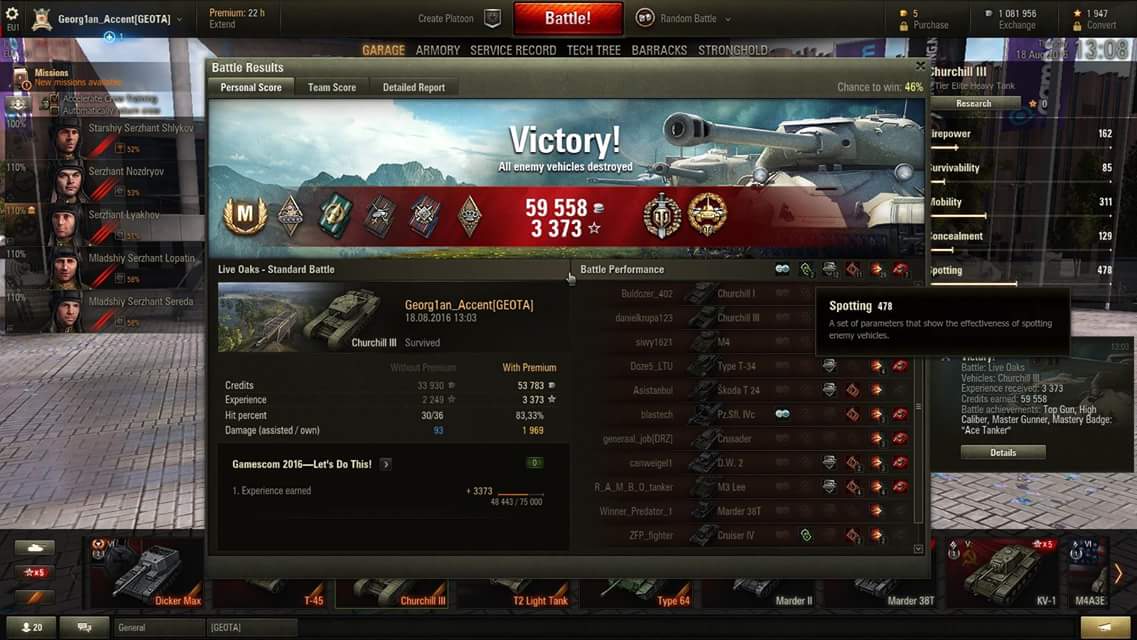Screen dimensions: 1137x640
Task: Show Details of the battle notification
Action: pos(1003,452)
